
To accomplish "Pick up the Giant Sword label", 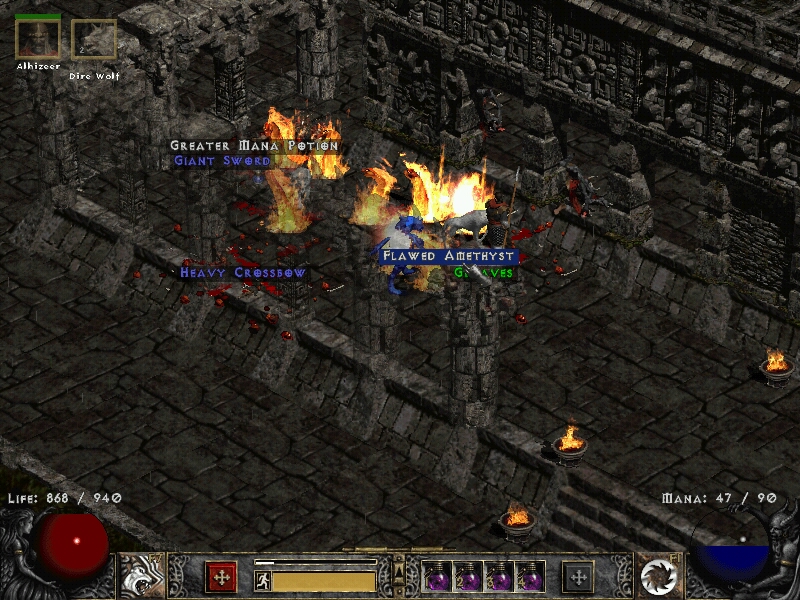I will click(222, 160).
